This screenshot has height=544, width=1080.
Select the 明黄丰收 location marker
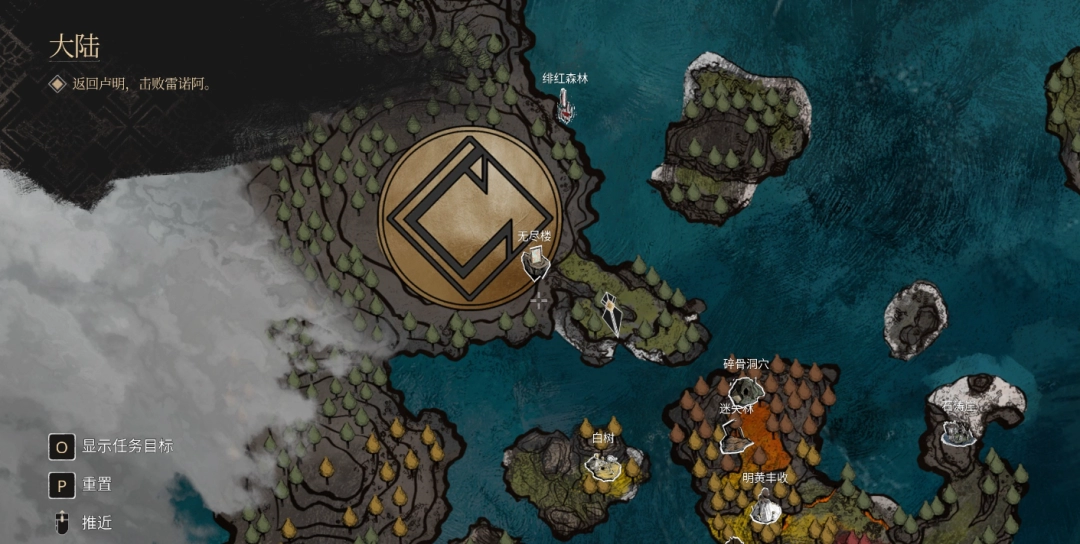point(765,508)
